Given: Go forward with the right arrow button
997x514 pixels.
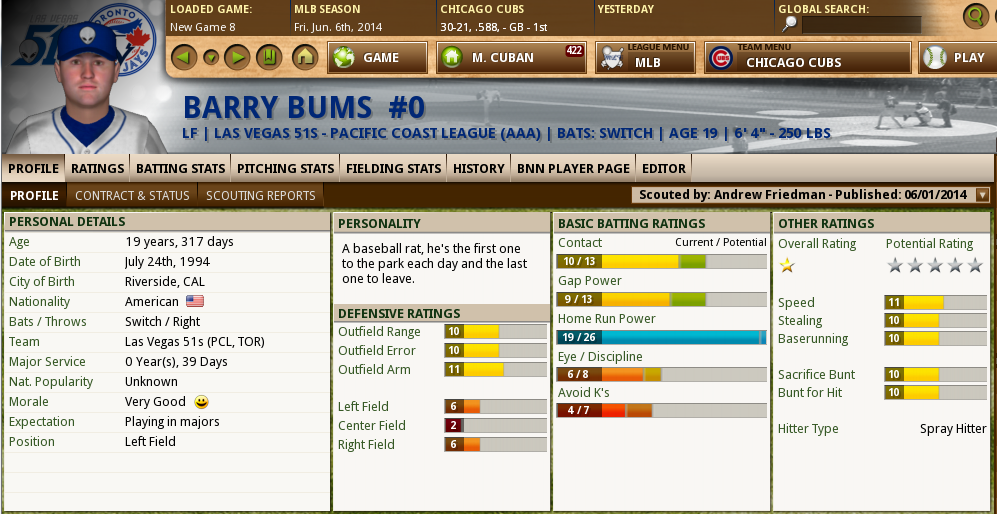Looking at the screenshot, I should coord(237,57).
